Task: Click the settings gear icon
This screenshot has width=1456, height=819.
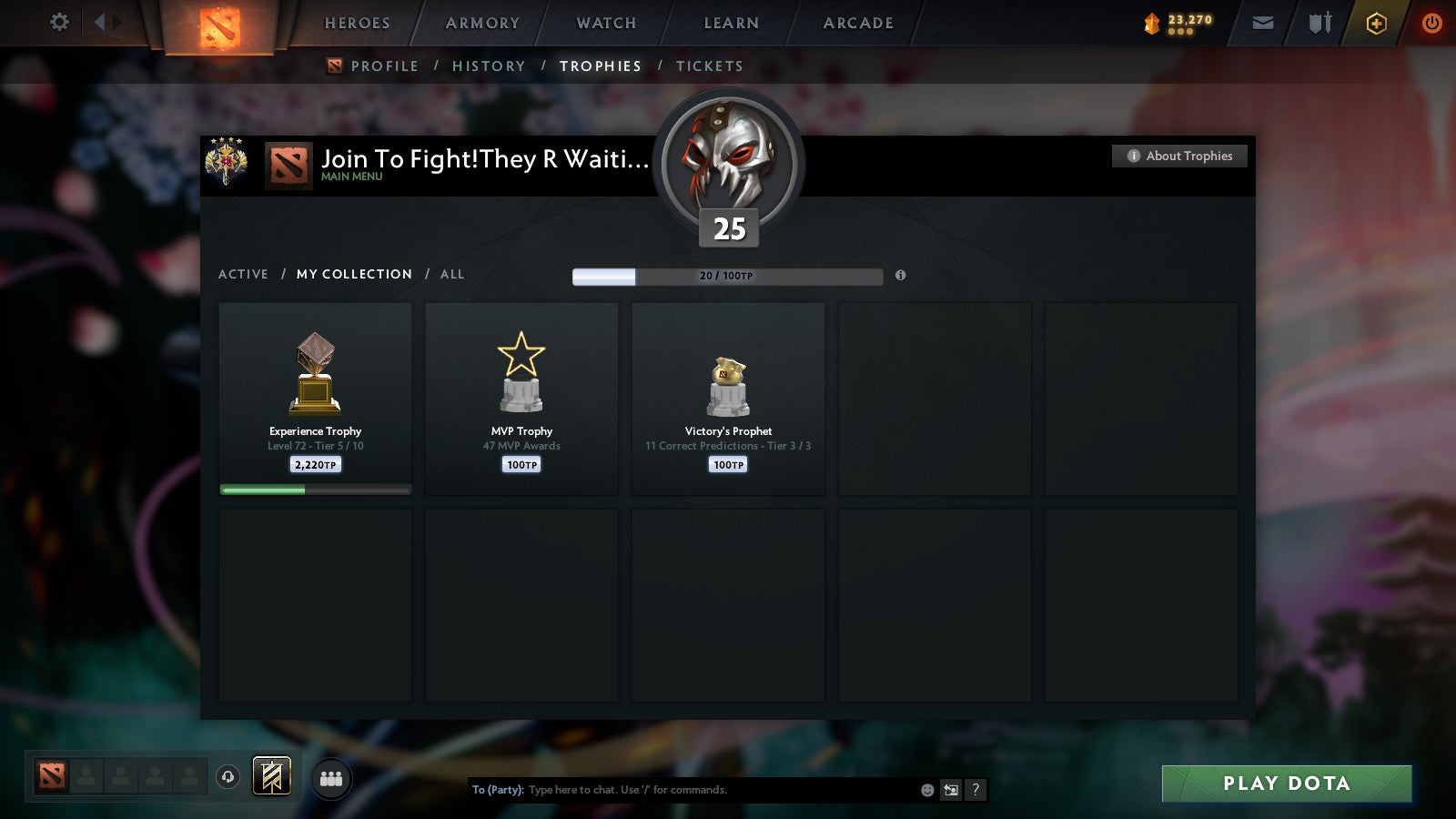Action: 58,23
